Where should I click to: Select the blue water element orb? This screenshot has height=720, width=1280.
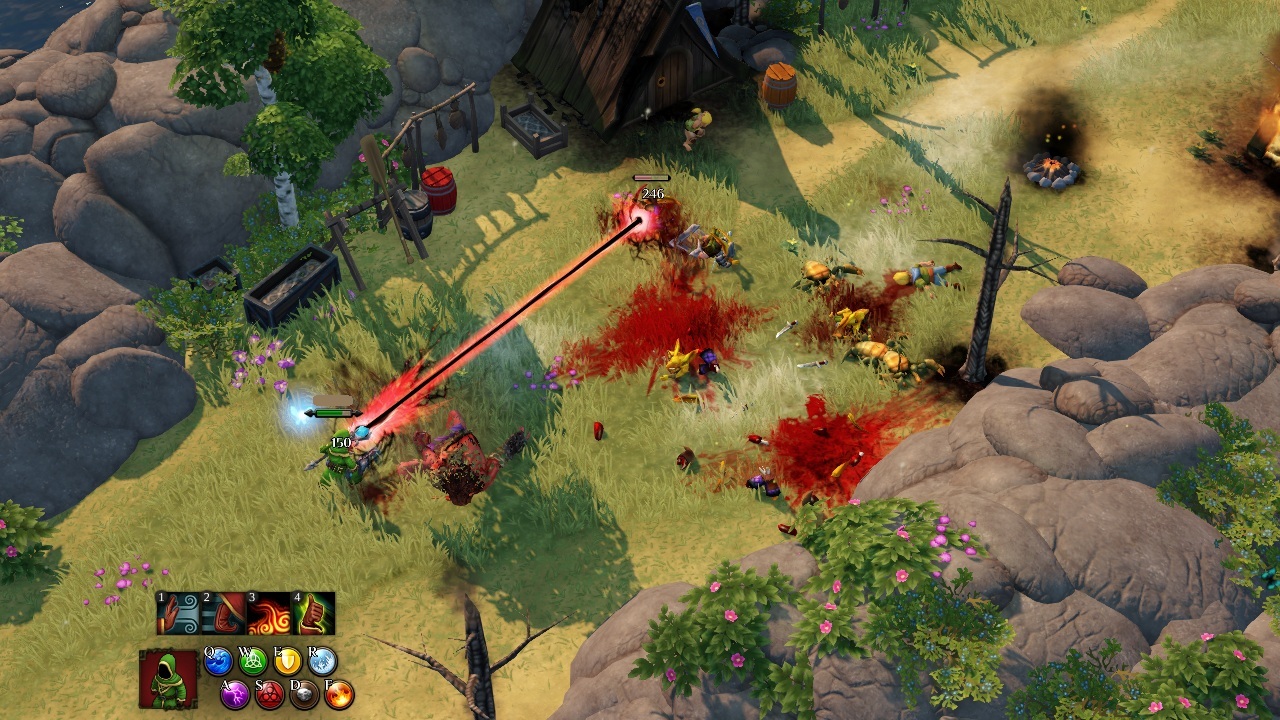click(219, 661)
